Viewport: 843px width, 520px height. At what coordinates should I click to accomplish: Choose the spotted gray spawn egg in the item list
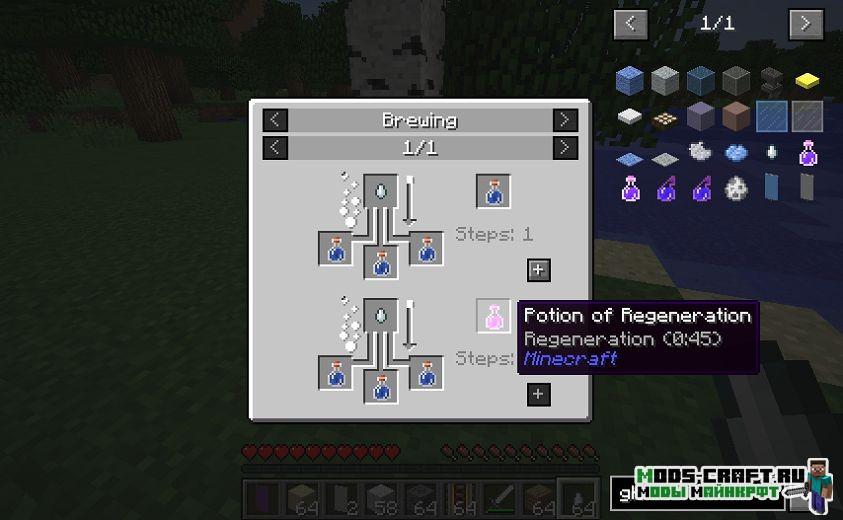click(736, 187)
